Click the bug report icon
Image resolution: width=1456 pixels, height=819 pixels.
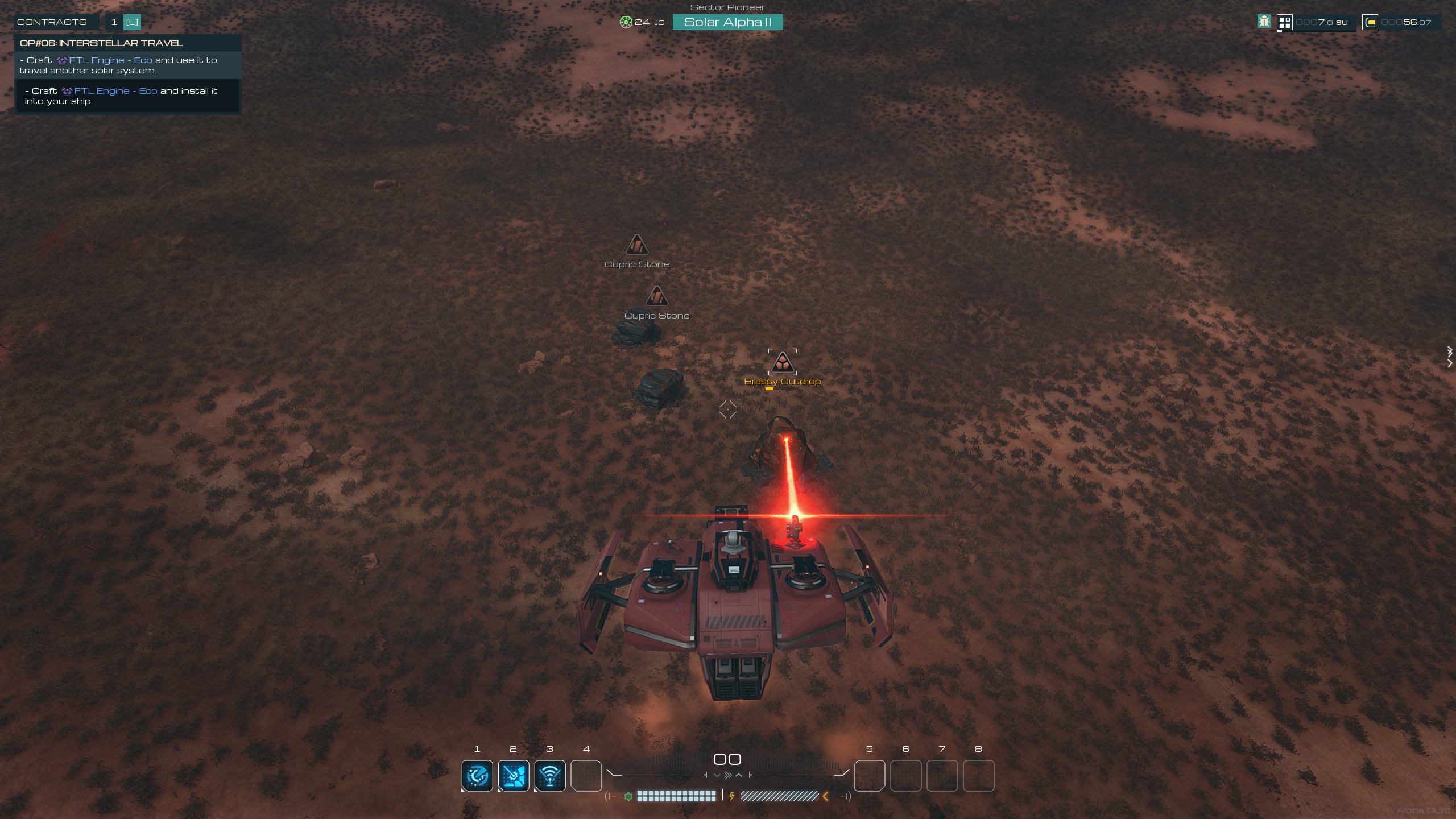[x=1264, y=22]
